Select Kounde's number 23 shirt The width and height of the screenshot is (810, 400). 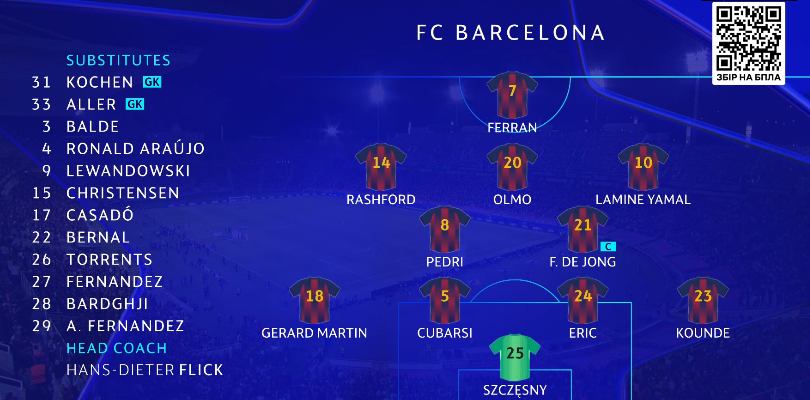pos(702,299)
